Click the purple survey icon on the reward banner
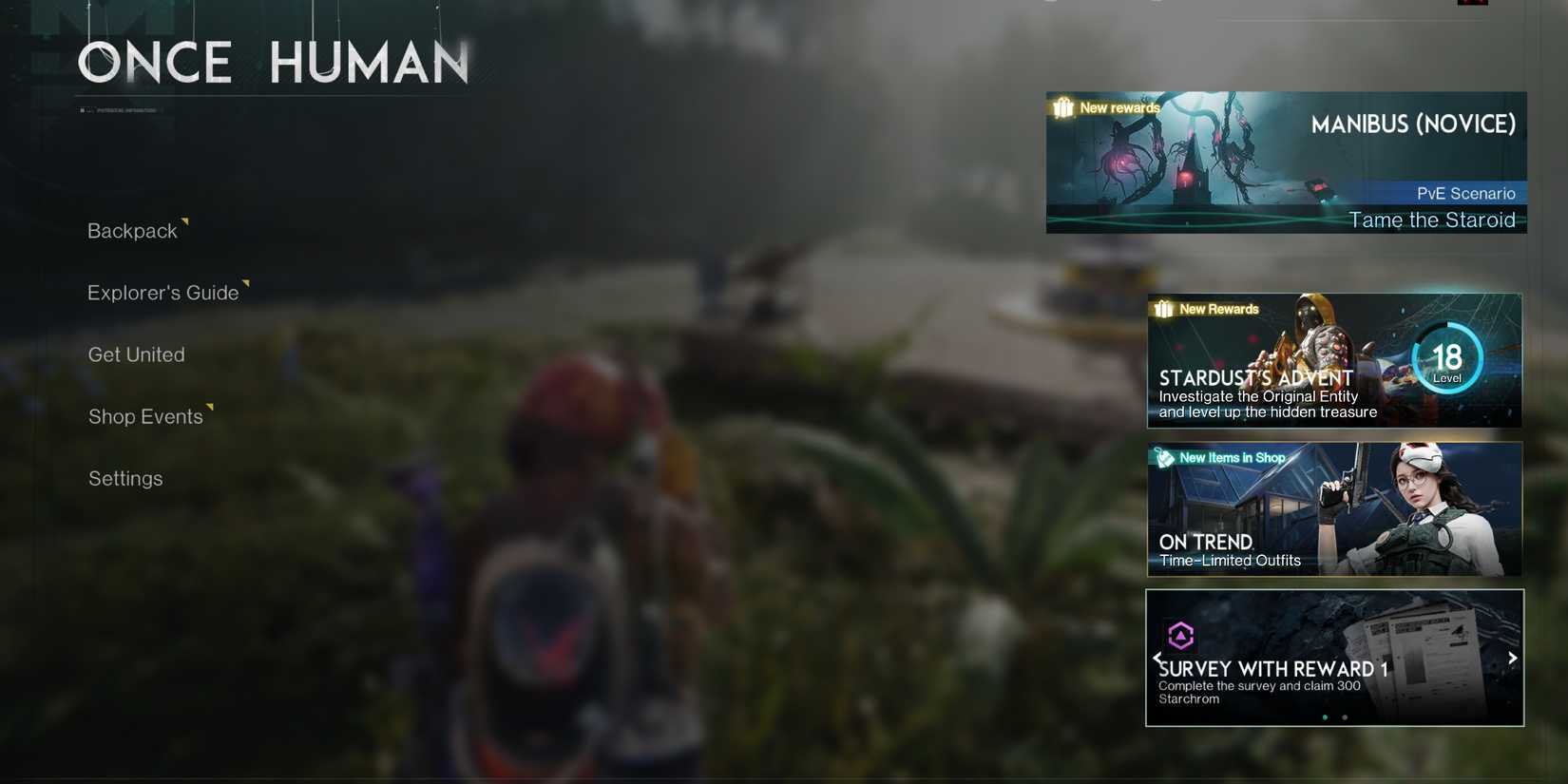Viewport: 1568px width, 784px height. (x=1181, y=635)
